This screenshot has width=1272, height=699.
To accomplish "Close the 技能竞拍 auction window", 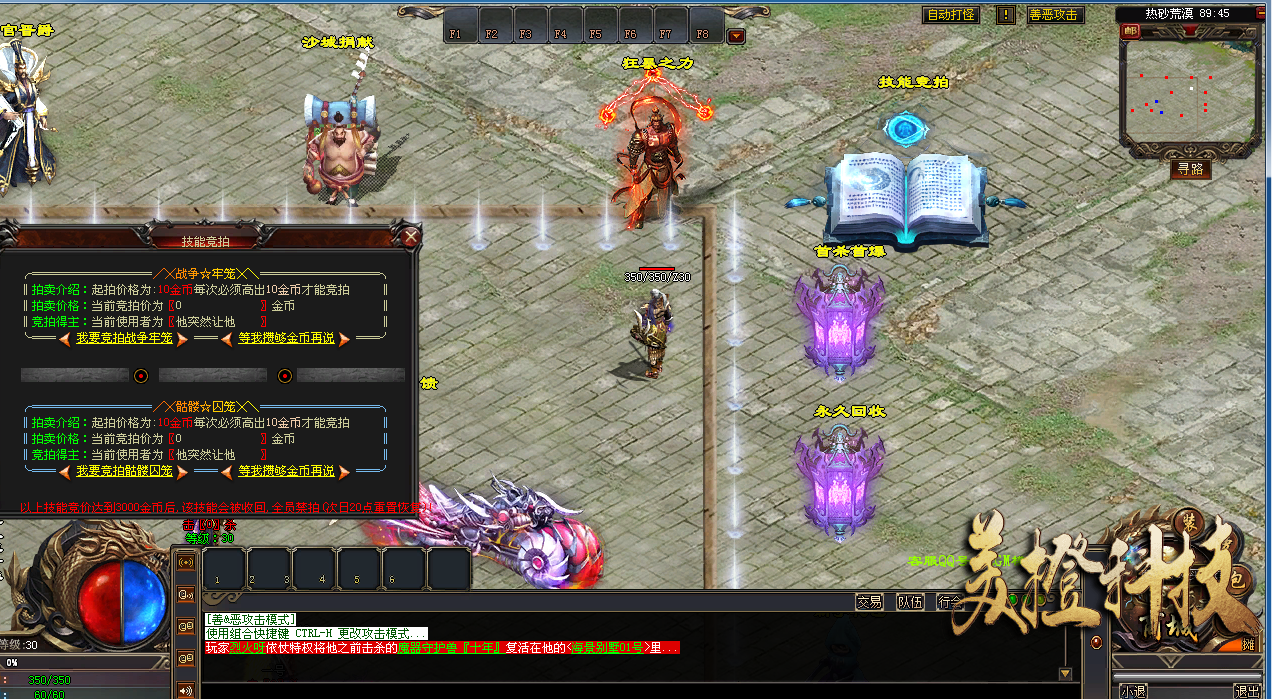I will pos(410,237).
